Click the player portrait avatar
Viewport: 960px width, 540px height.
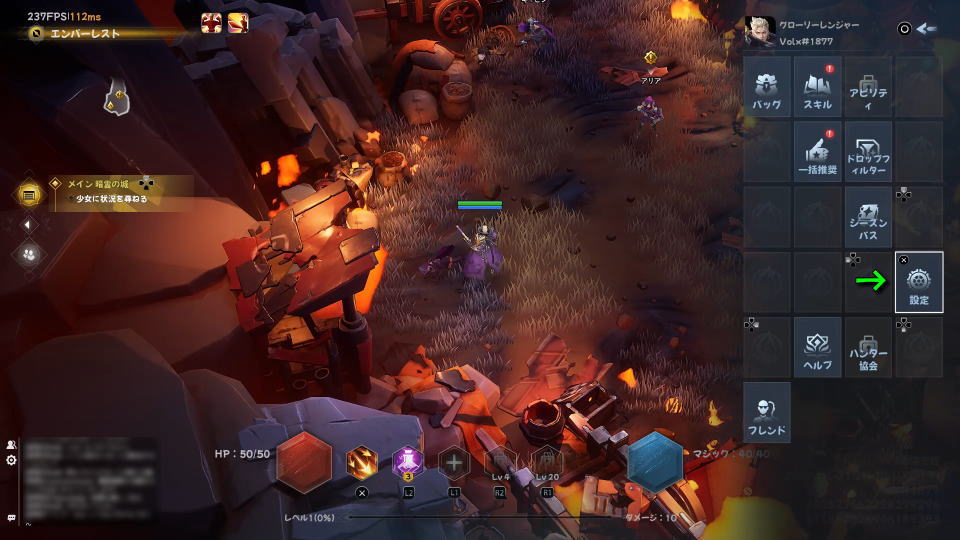pyautogui.click(x=760, y=32)
